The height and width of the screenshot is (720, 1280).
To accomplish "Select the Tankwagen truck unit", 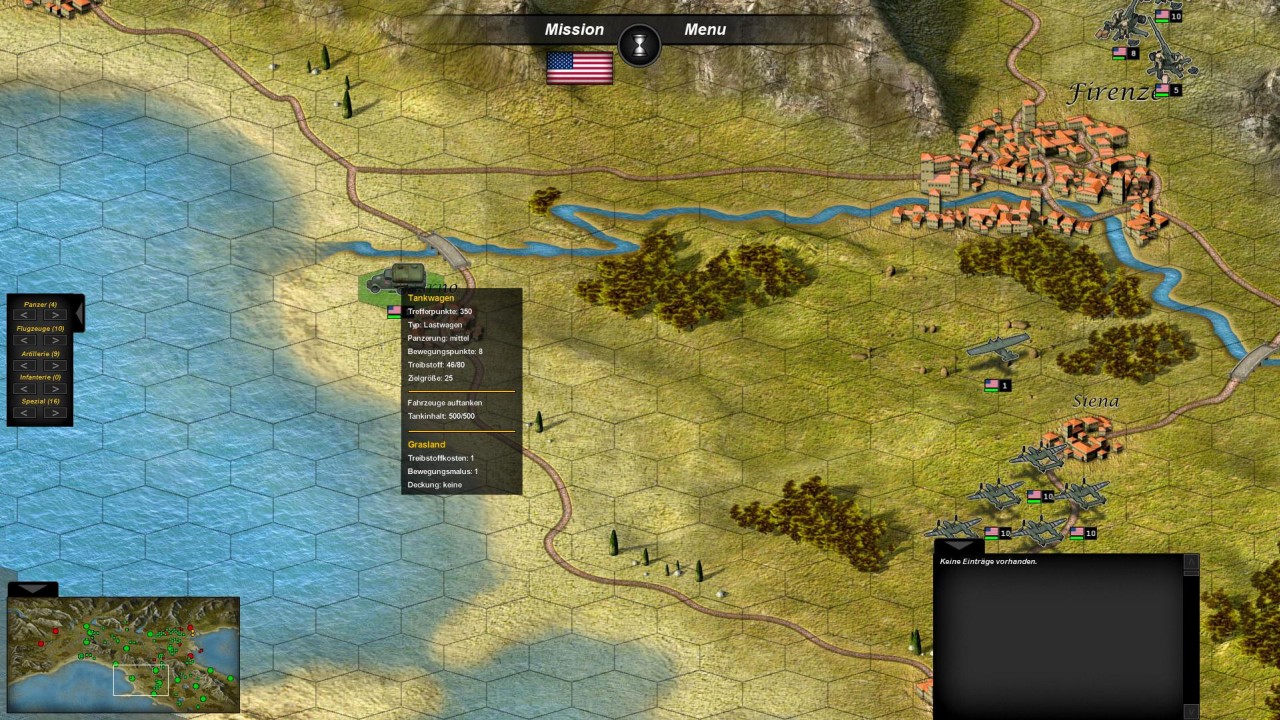I will click(398, 278).
